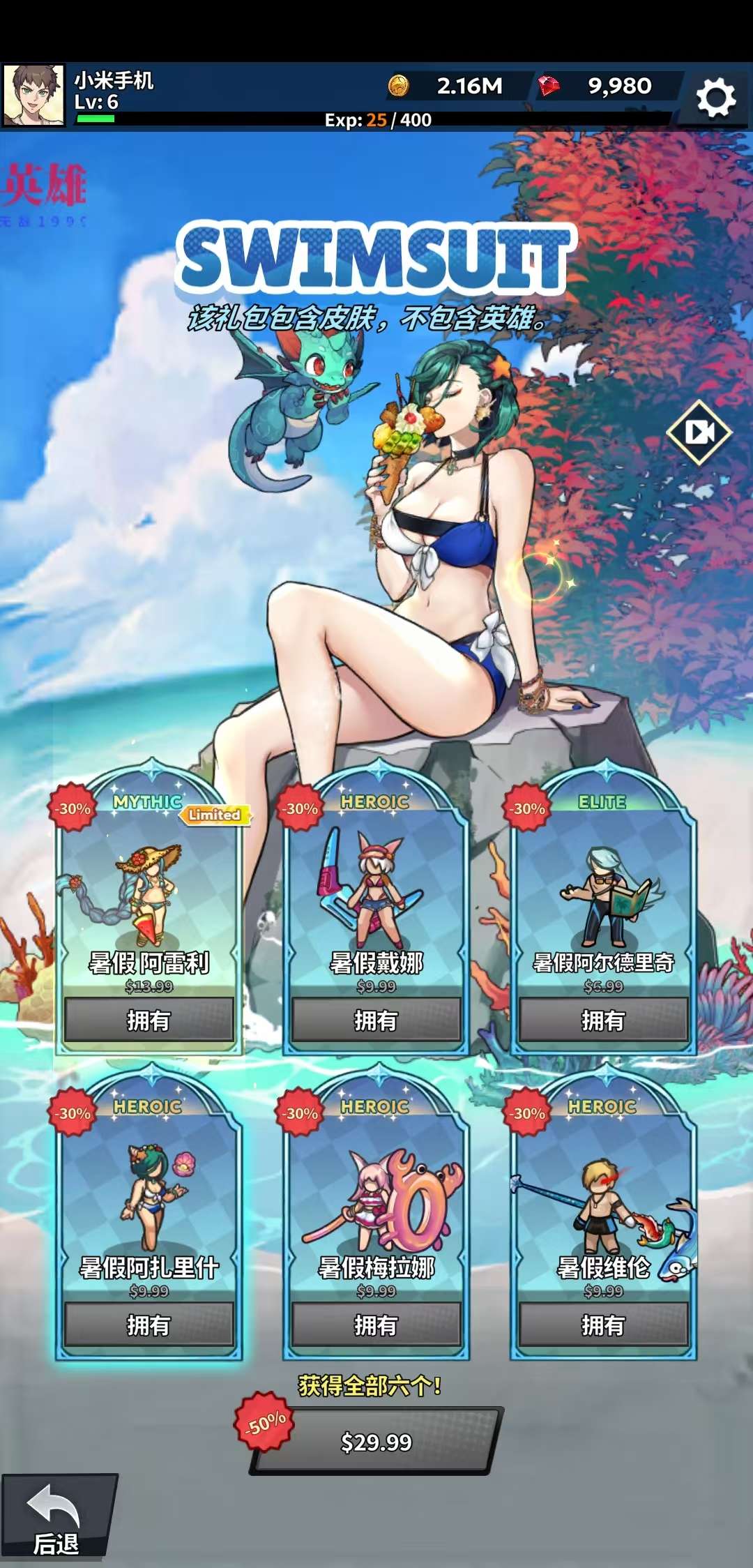Click 拥有 button under 暑假戴娜
The image size is (753, 1568).
point(376,1020)
